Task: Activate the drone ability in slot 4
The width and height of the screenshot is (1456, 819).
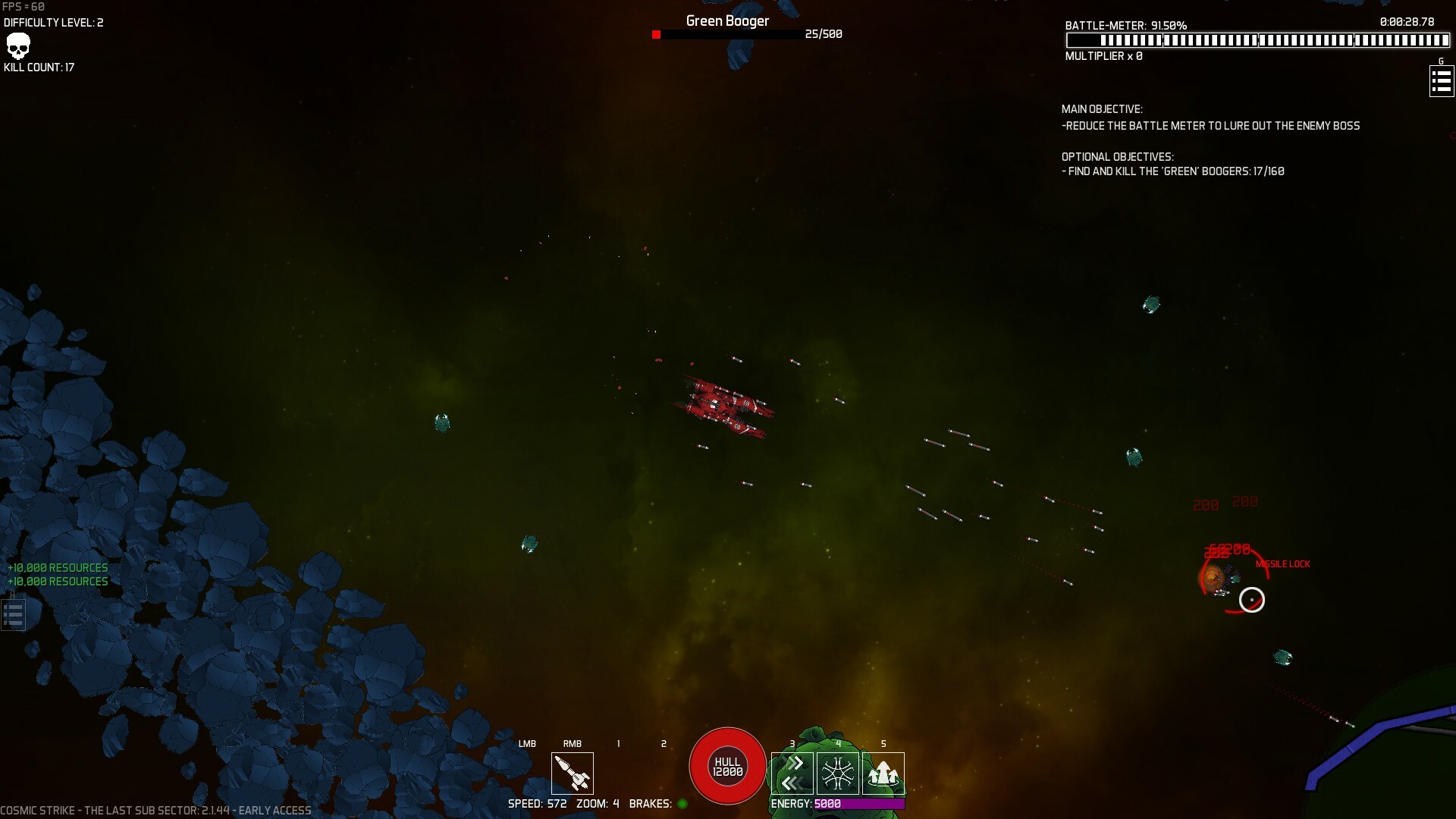Action: (839, 772)
